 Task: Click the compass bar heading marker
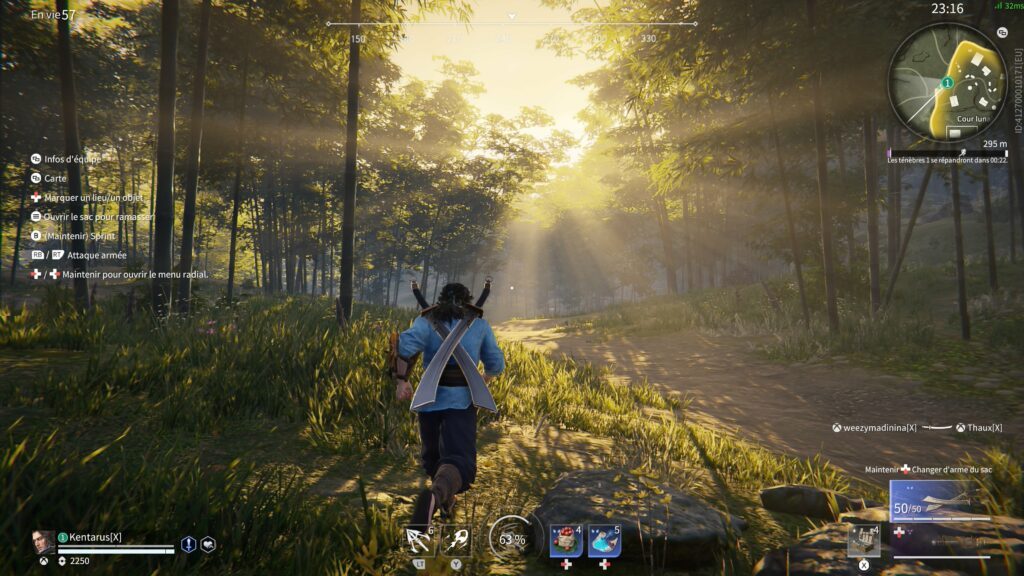(512, 17)
